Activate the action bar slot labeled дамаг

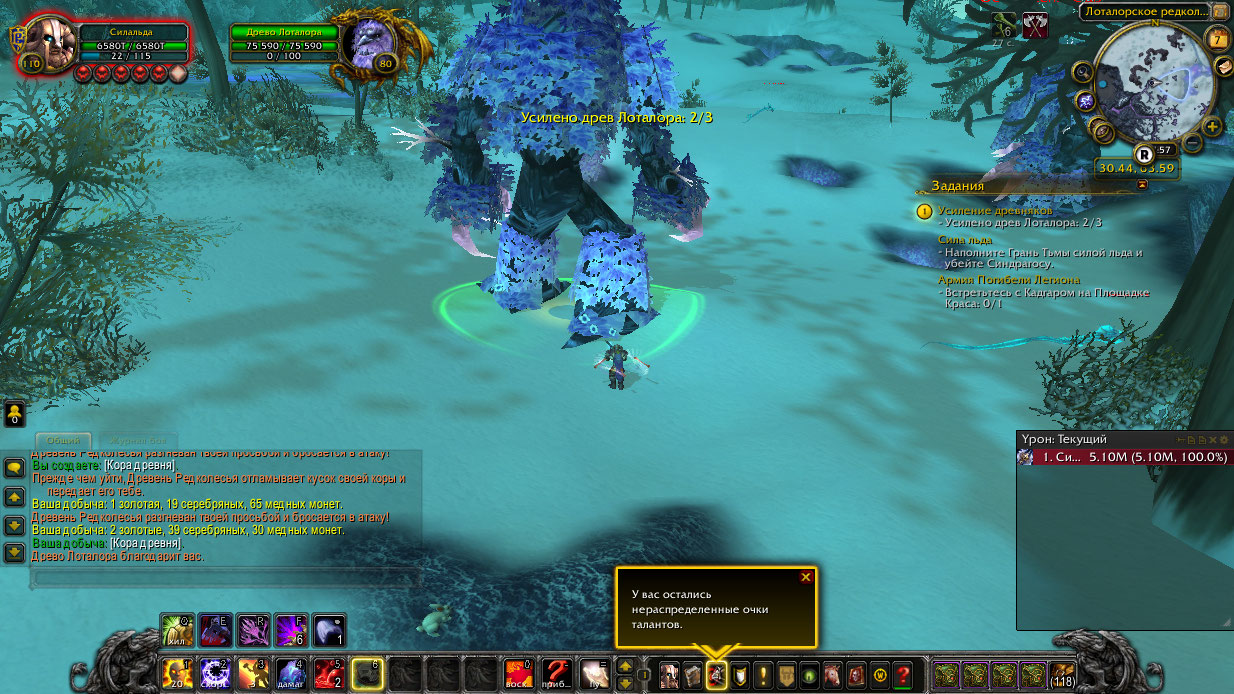pos(291,673)
